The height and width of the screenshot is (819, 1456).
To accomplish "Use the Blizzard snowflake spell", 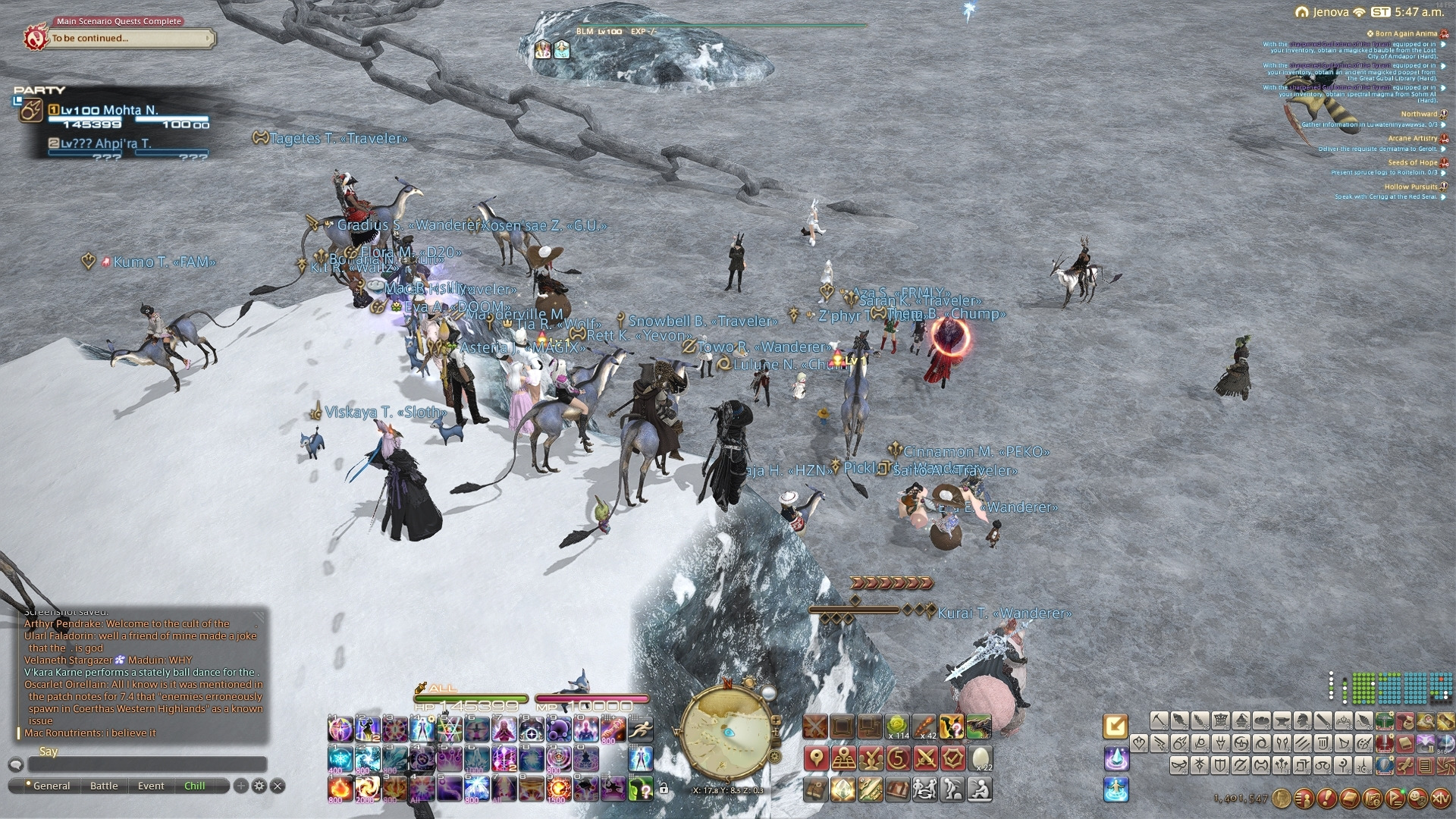I will [340, 758].
